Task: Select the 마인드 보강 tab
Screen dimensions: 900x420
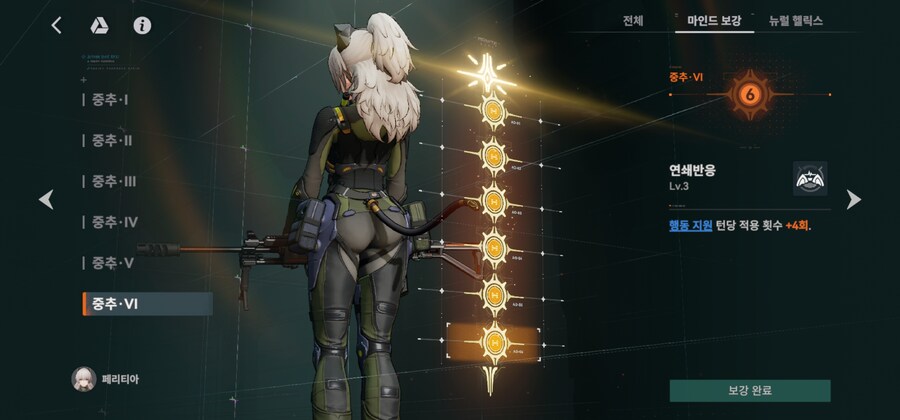Action: (714, 20)
